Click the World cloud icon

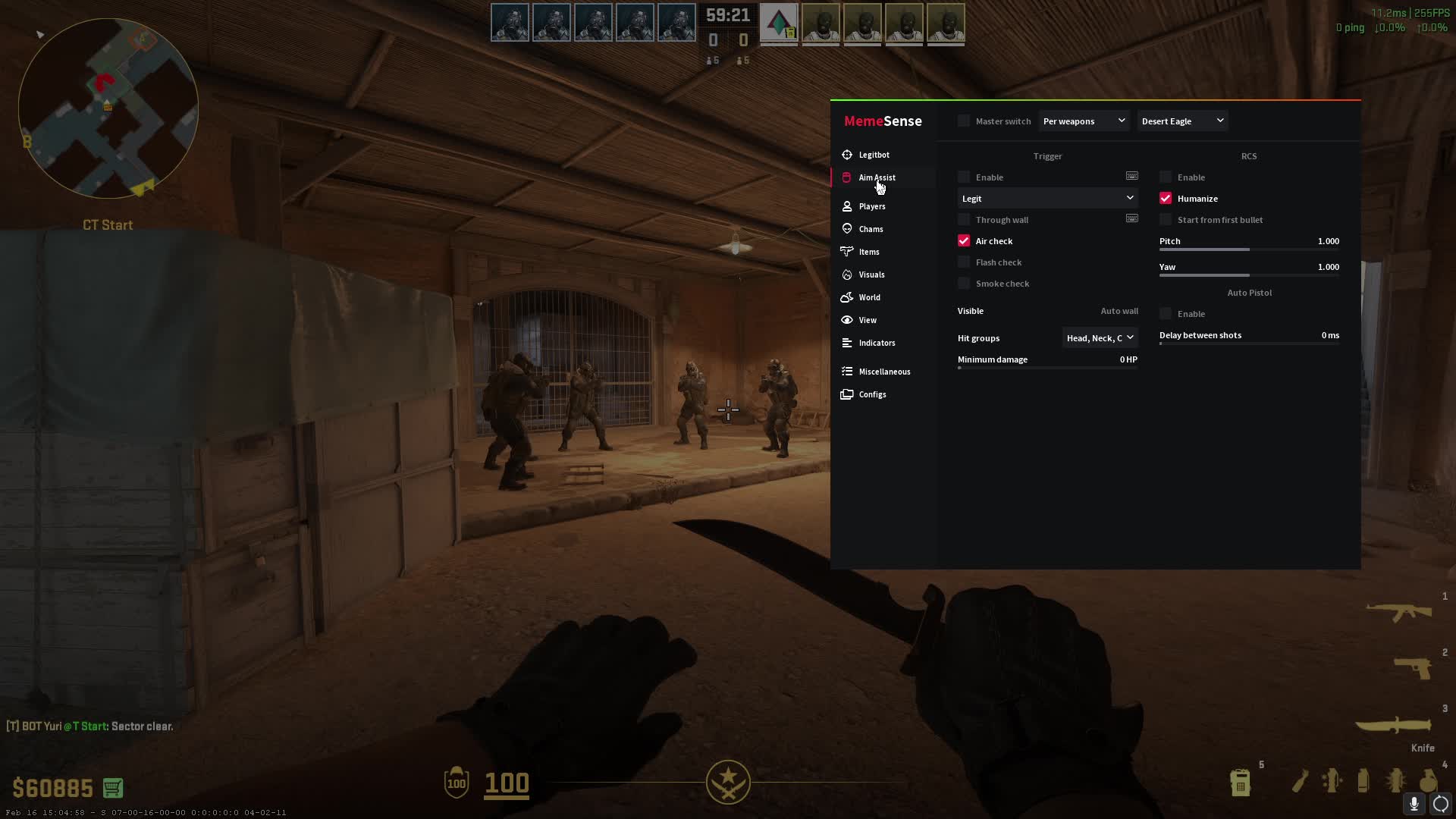(x=847, y=297)
